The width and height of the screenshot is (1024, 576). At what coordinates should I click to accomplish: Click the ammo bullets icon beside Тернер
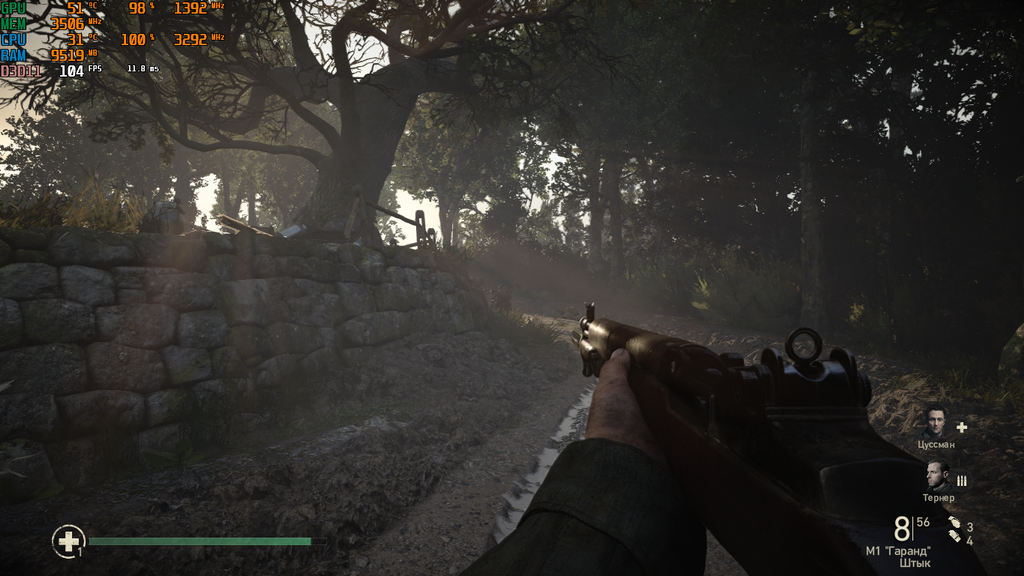pos(962,481)
